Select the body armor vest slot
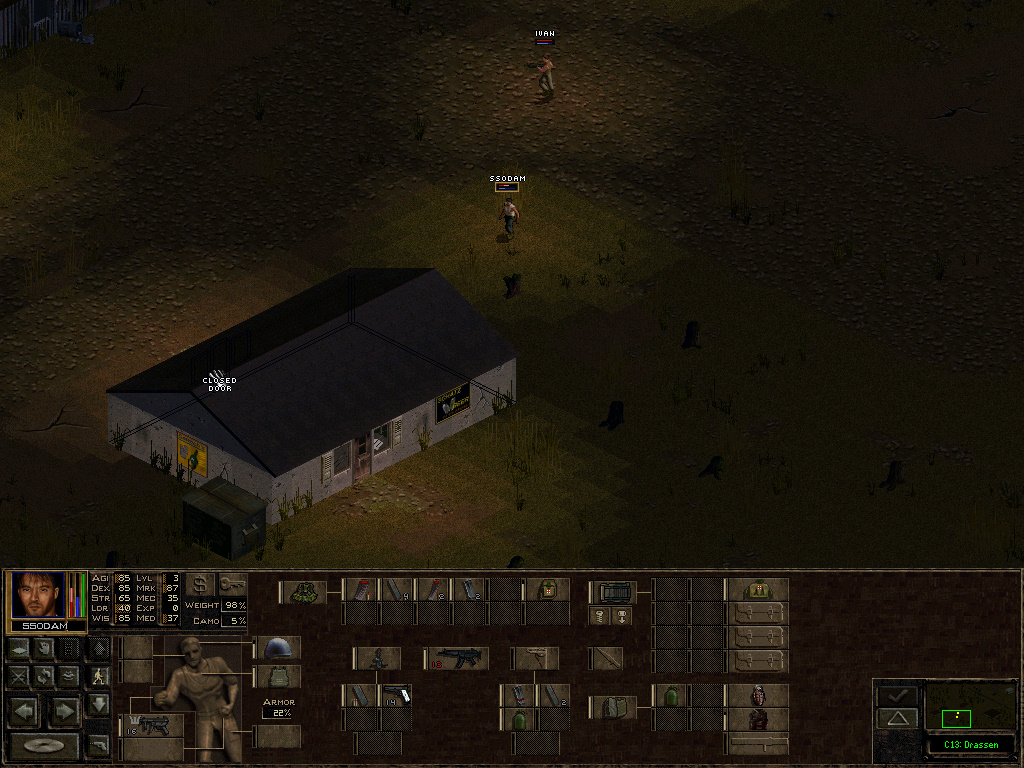 click(x=278, y=677)
